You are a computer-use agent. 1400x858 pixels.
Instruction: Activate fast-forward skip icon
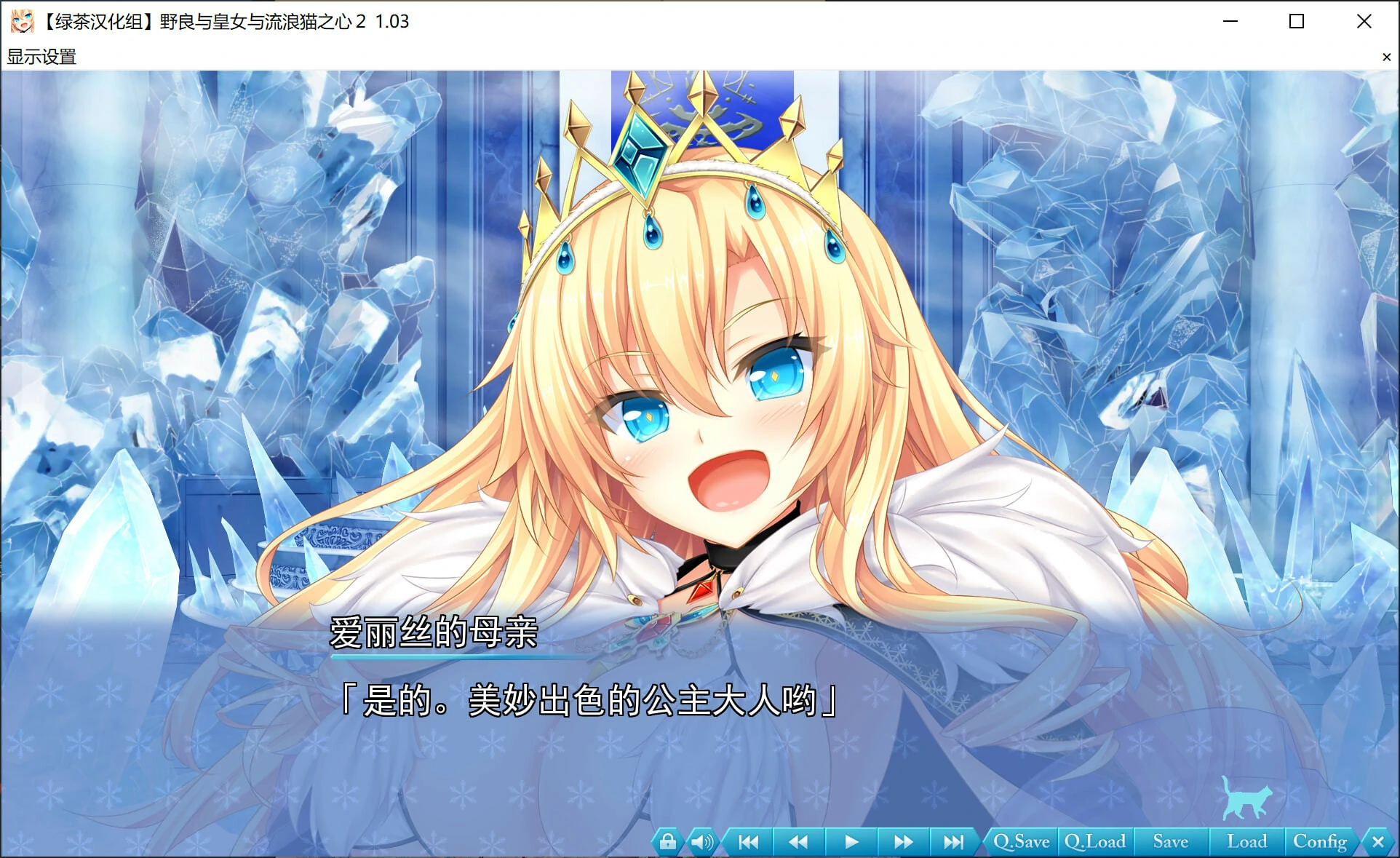(x=904, y=841)
